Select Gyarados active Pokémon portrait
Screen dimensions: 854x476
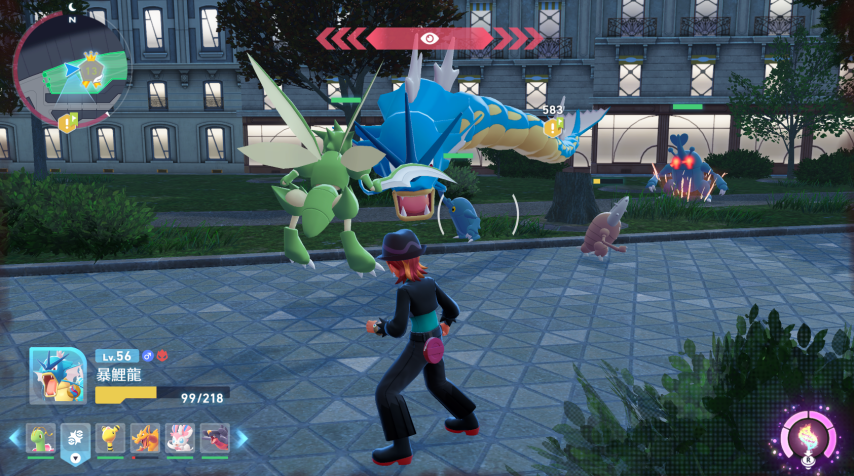(57, 376)
